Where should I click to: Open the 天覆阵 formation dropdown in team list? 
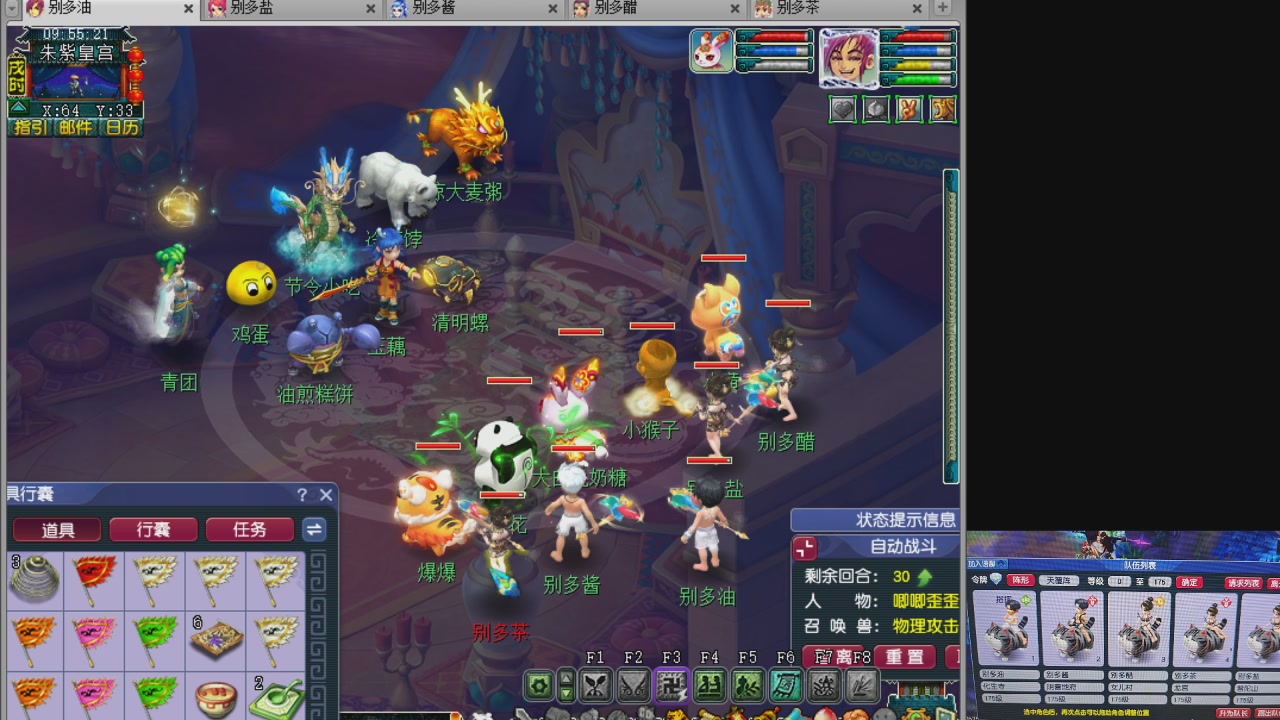[x=1058, y=580]
